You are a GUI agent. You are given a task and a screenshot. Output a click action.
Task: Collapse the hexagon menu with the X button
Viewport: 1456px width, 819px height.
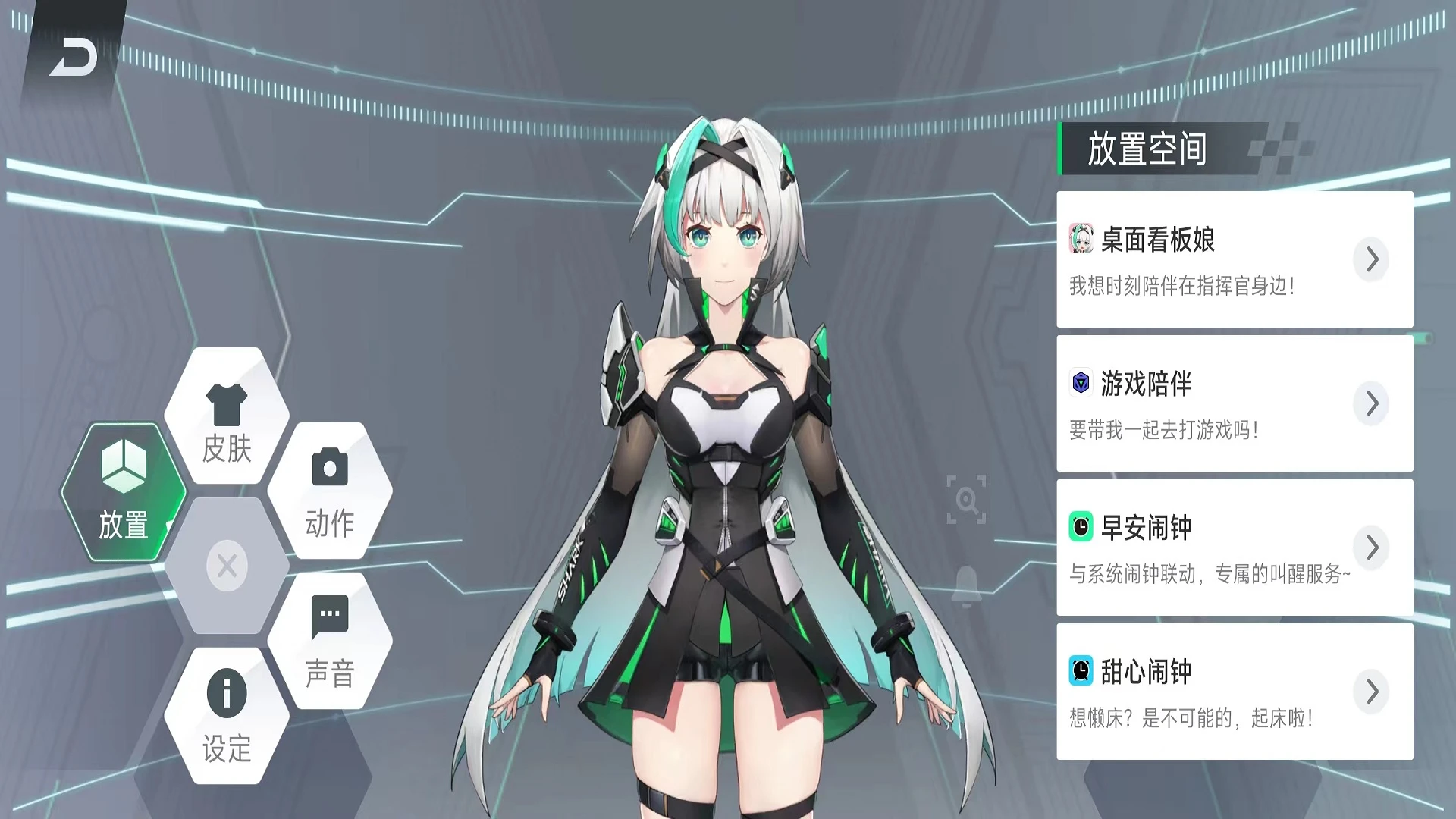point(225,566)
